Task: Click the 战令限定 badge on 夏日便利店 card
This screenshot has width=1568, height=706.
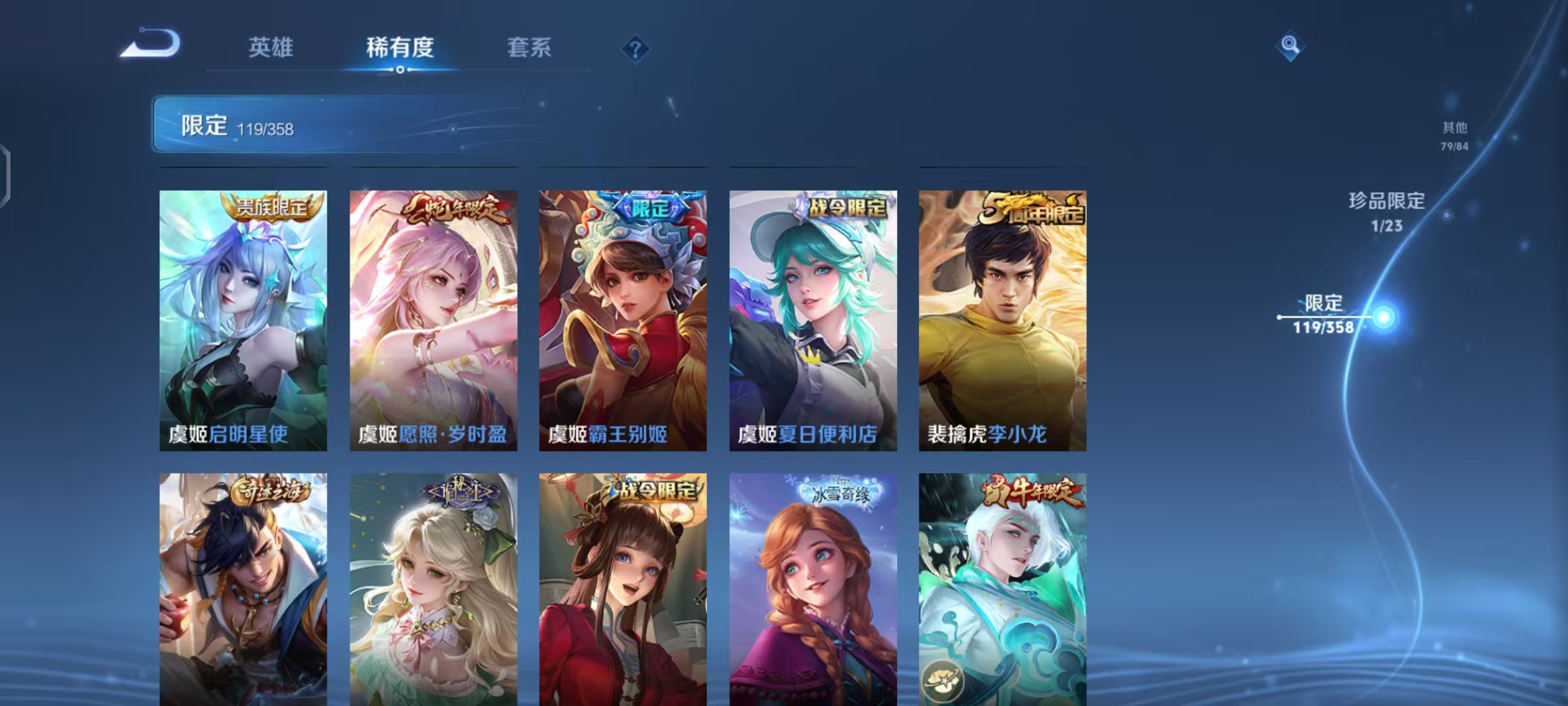Action: coord(845,205)
